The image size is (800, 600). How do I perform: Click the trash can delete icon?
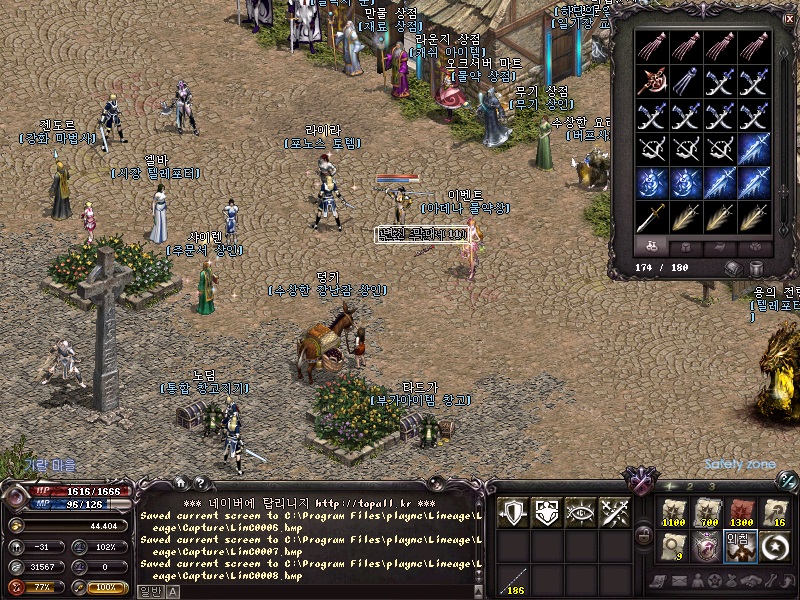click(757, 268)
